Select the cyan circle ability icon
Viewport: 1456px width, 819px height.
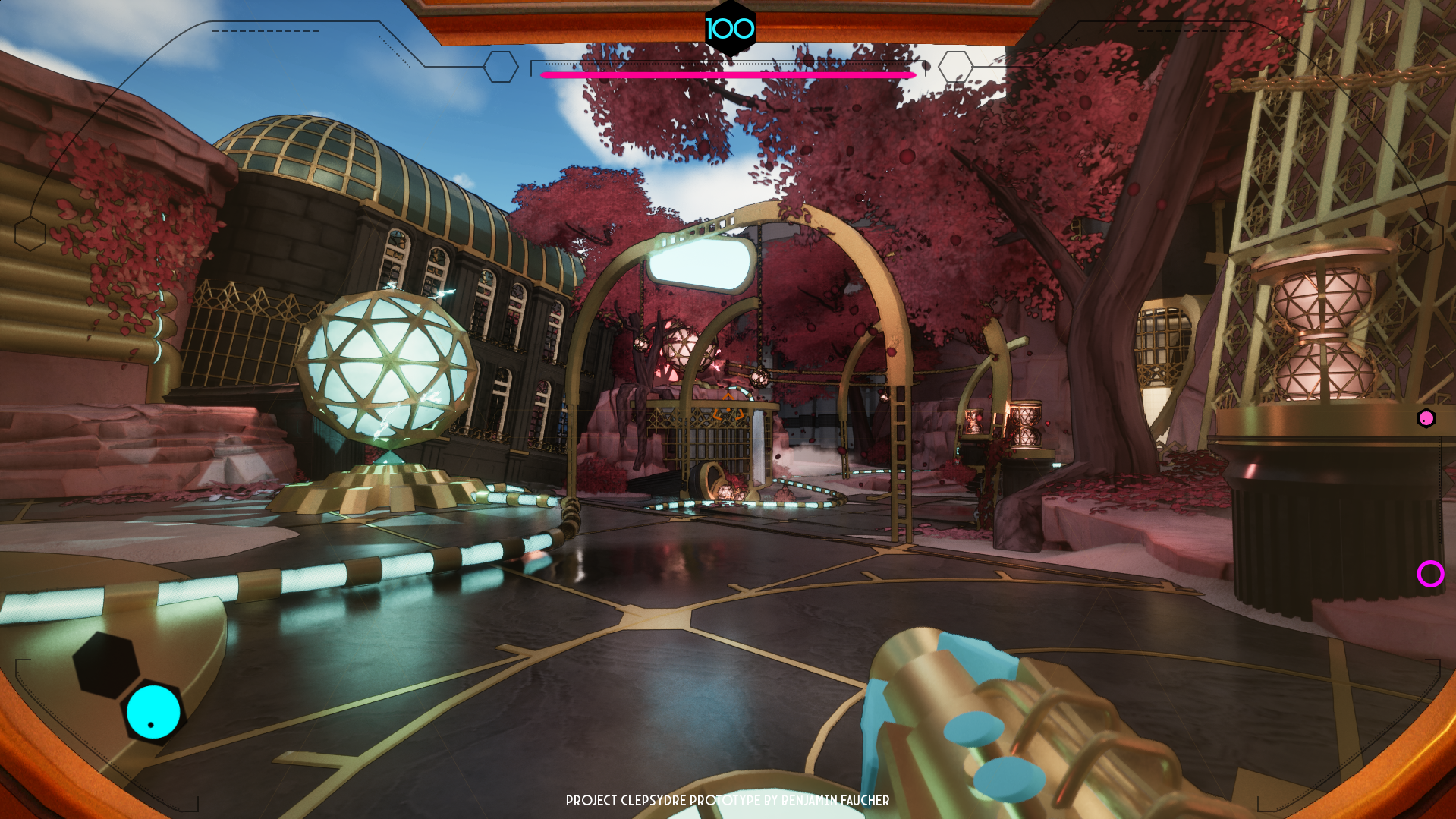(153, 711)
